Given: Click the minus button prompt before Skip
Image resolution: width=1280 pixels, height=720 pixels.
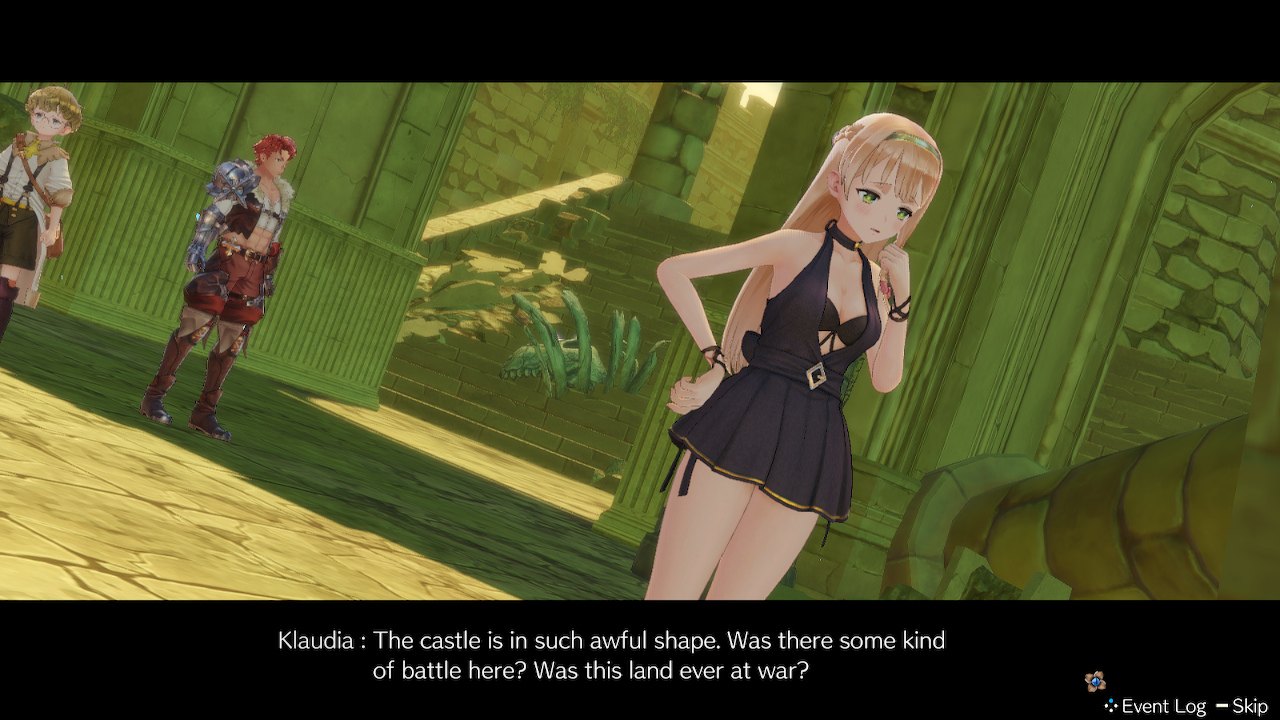Looking at the screenshot, I should (1222, 705).
